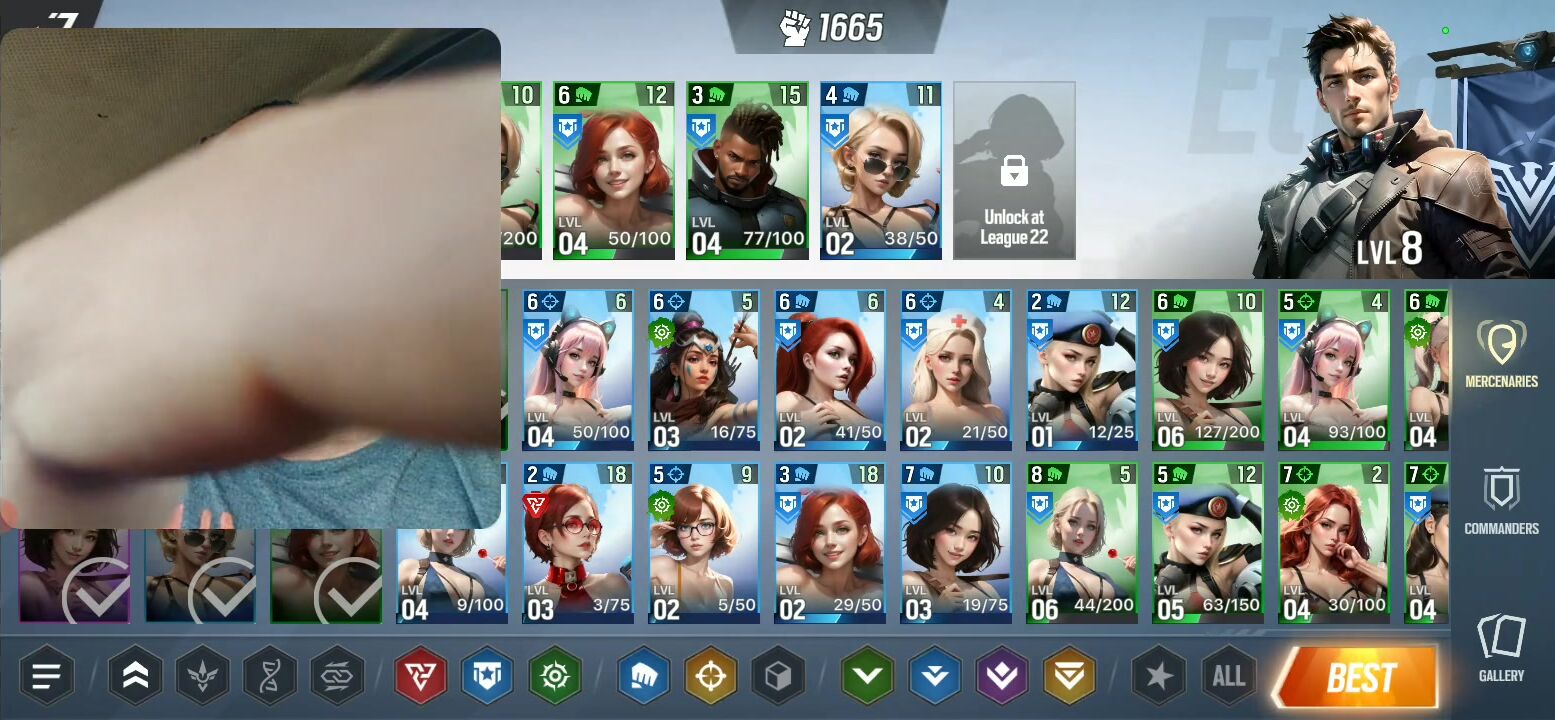The width and height of the screenshot is (1555, 720).
Task: Filter by red triangle faction
Action: tap(420, 677)
